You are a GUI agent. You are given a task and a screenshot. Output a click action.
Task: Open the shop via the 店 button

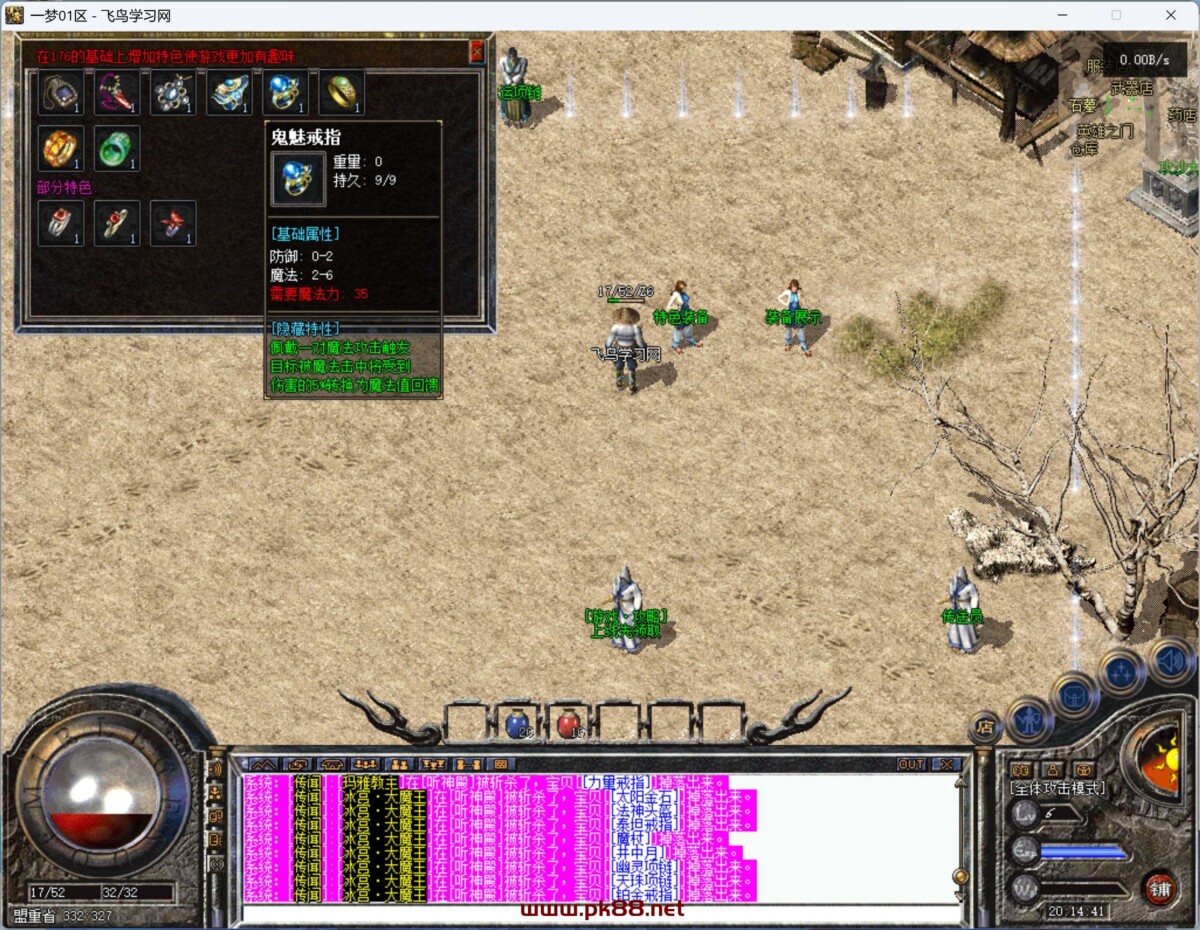pos(985,728)
